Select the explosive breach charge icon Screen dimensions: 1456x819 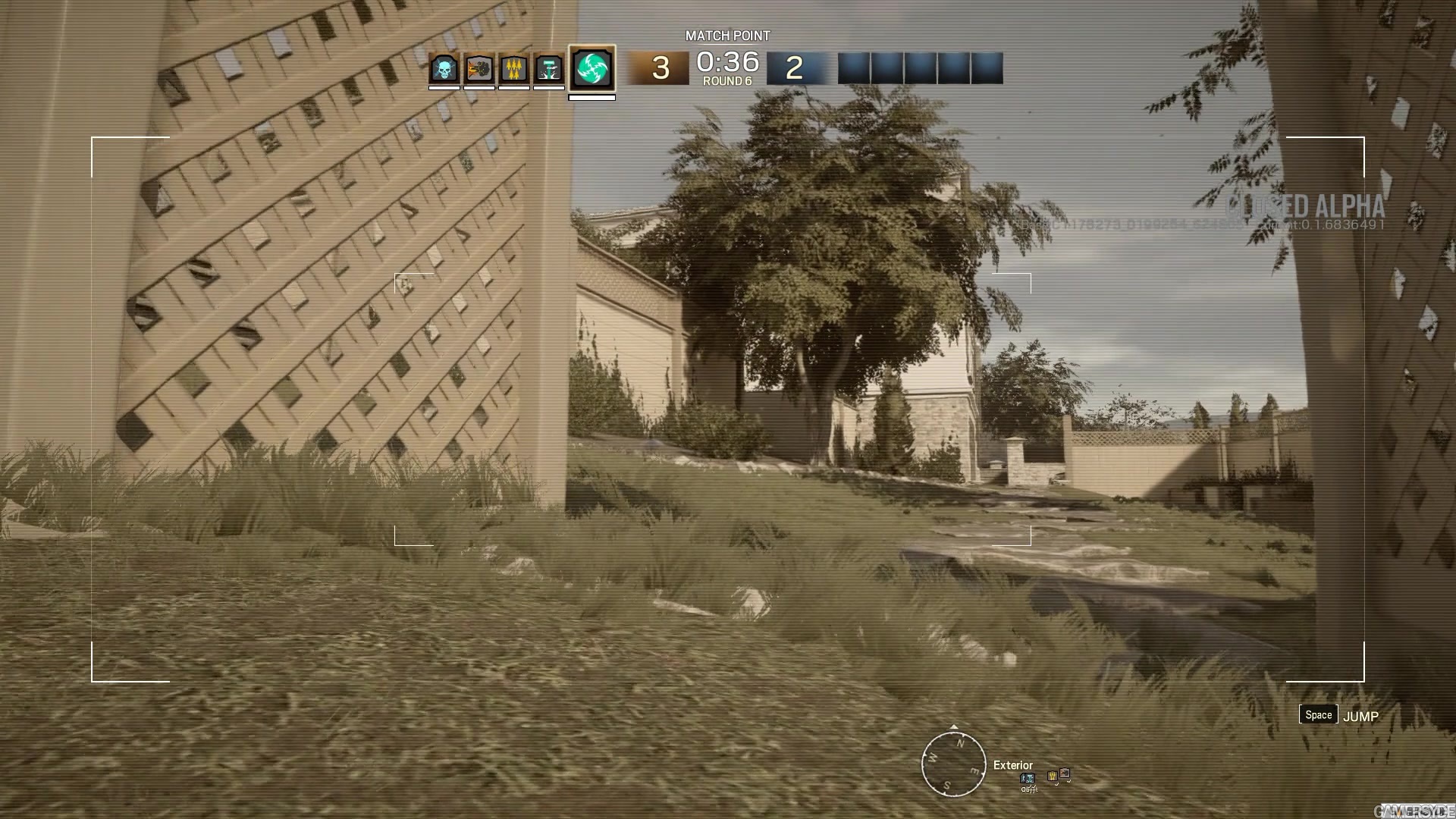coord(478,67)
